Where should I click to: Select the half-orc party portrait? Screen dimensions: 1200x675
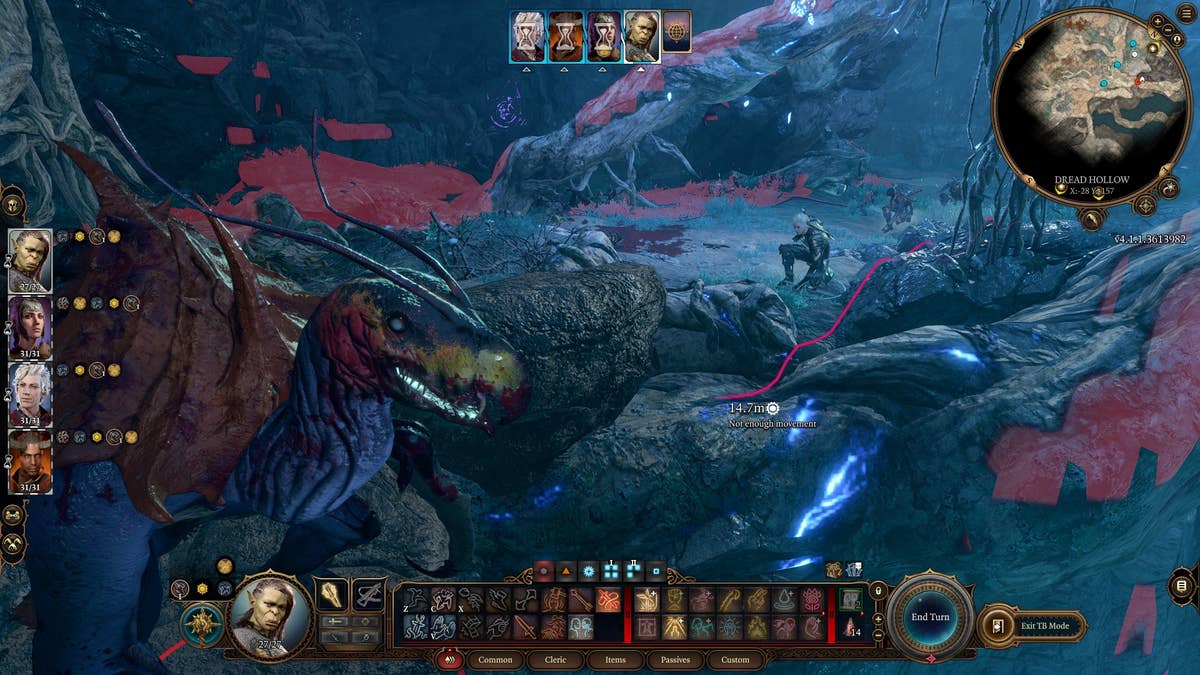(x=30, y=260)
